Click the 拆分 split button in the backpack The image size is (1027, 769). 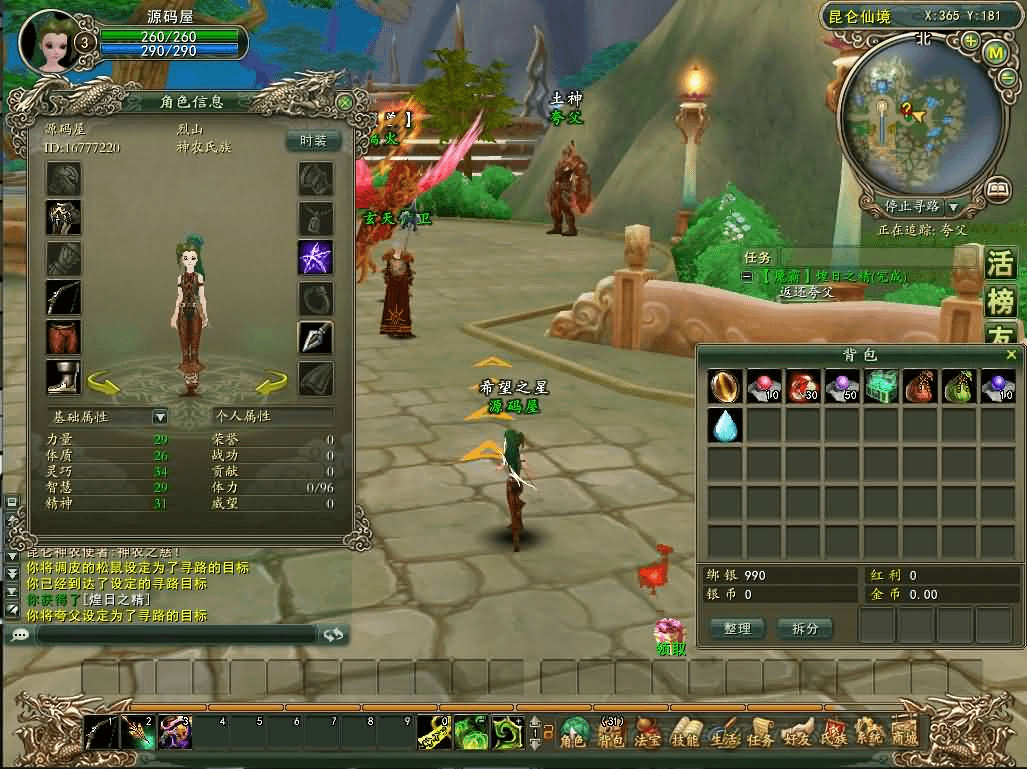804,628
